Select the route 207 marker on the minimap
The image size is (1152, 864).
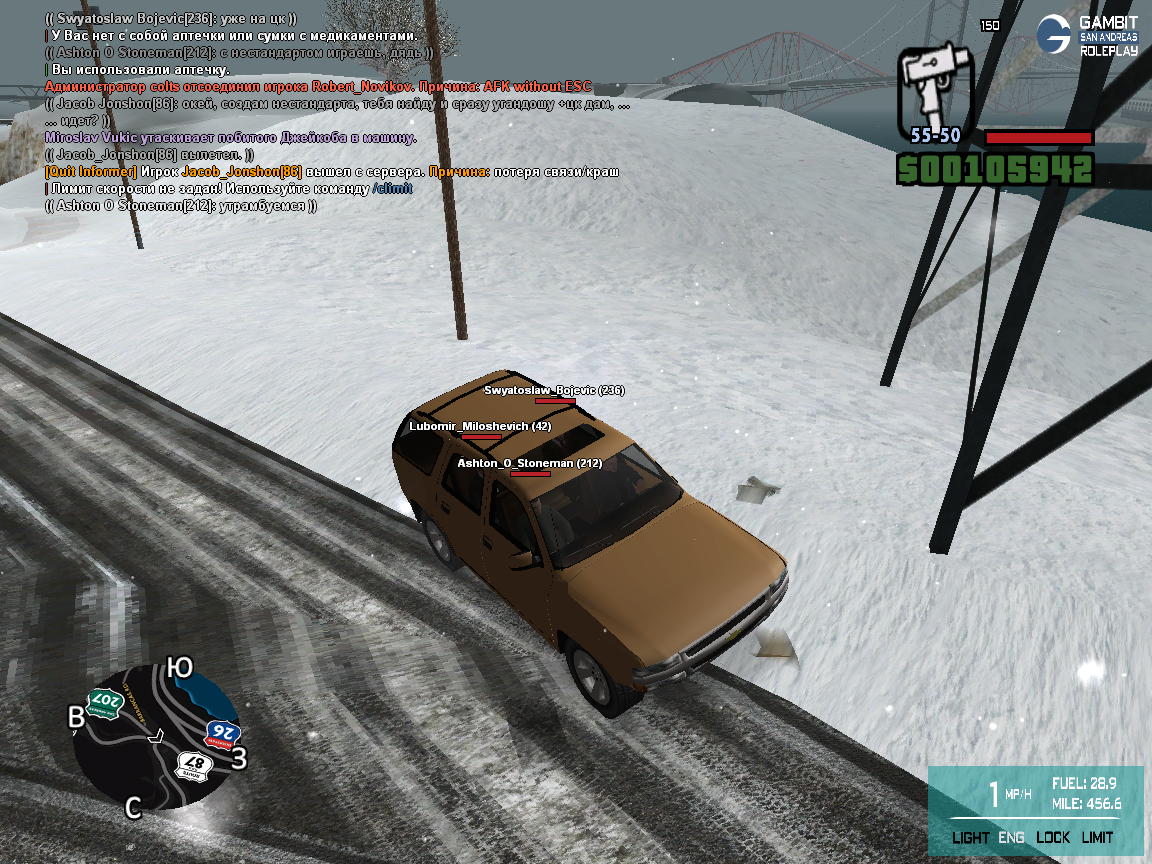(104, 703)
